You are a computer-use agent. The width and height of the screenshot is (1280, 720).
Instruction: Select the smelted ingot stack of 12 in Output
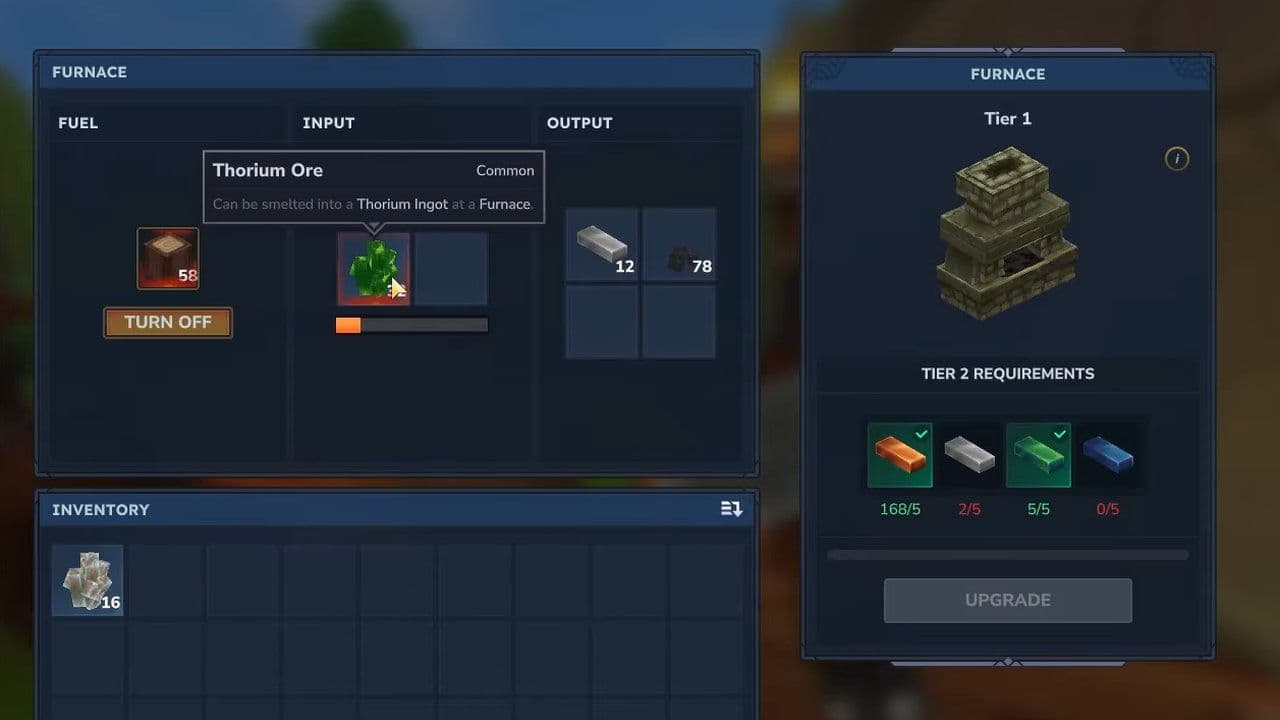601,244
